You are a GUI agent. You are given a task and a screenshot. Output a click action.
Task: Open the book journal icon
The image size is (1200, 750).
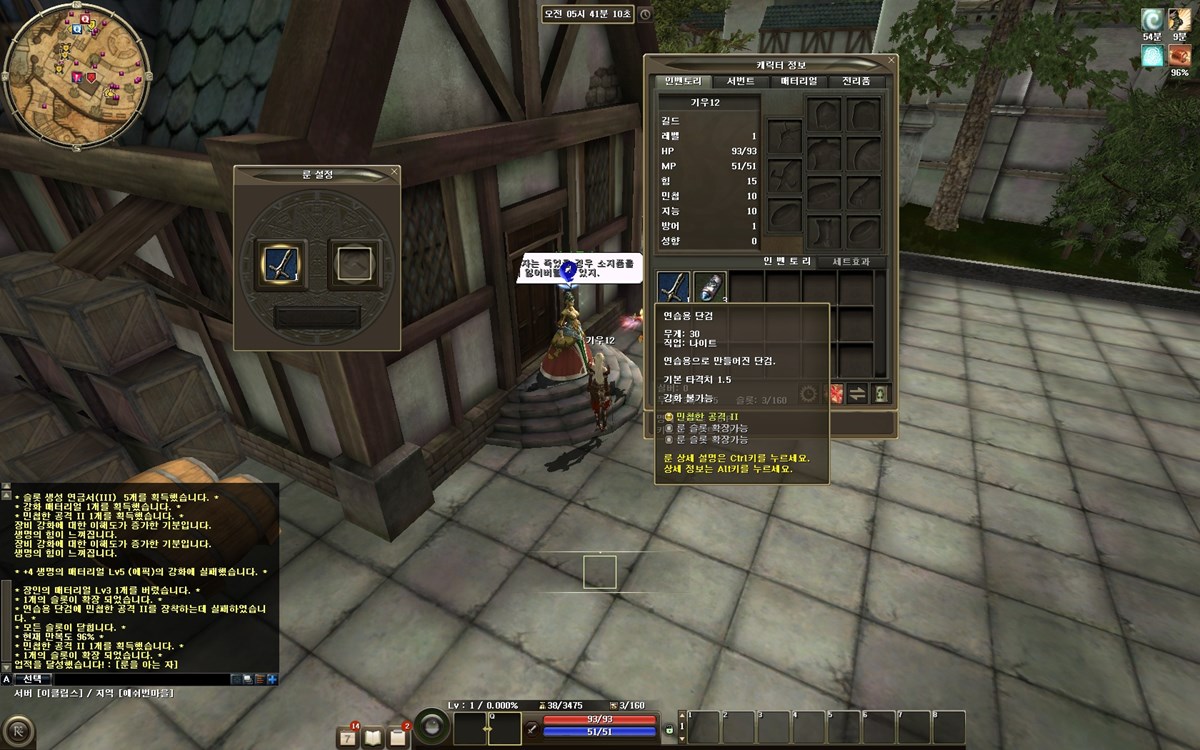click(x=374, y=736)
